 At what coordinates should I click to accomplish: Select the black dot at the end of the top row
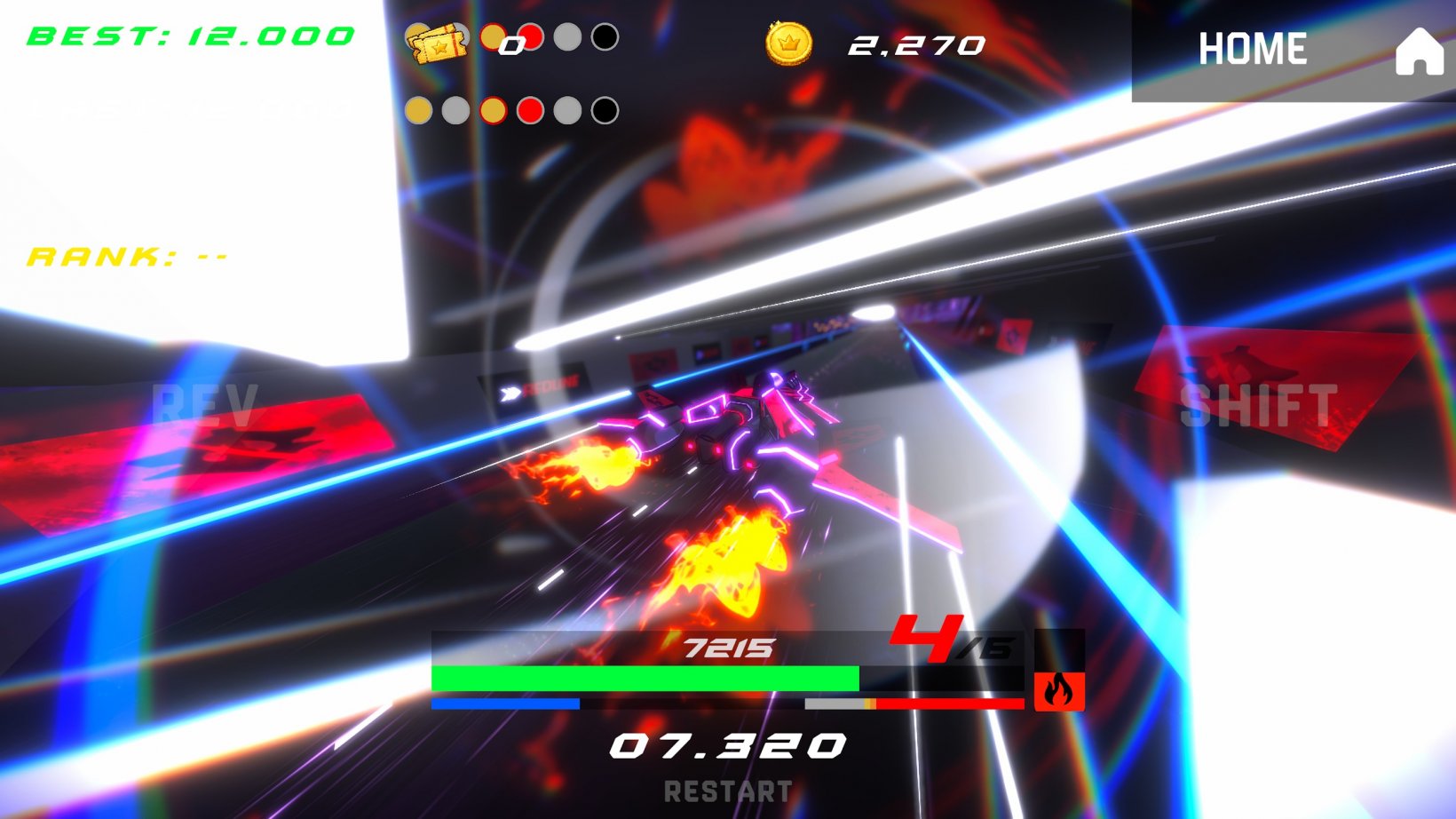(x=604, y=37)
